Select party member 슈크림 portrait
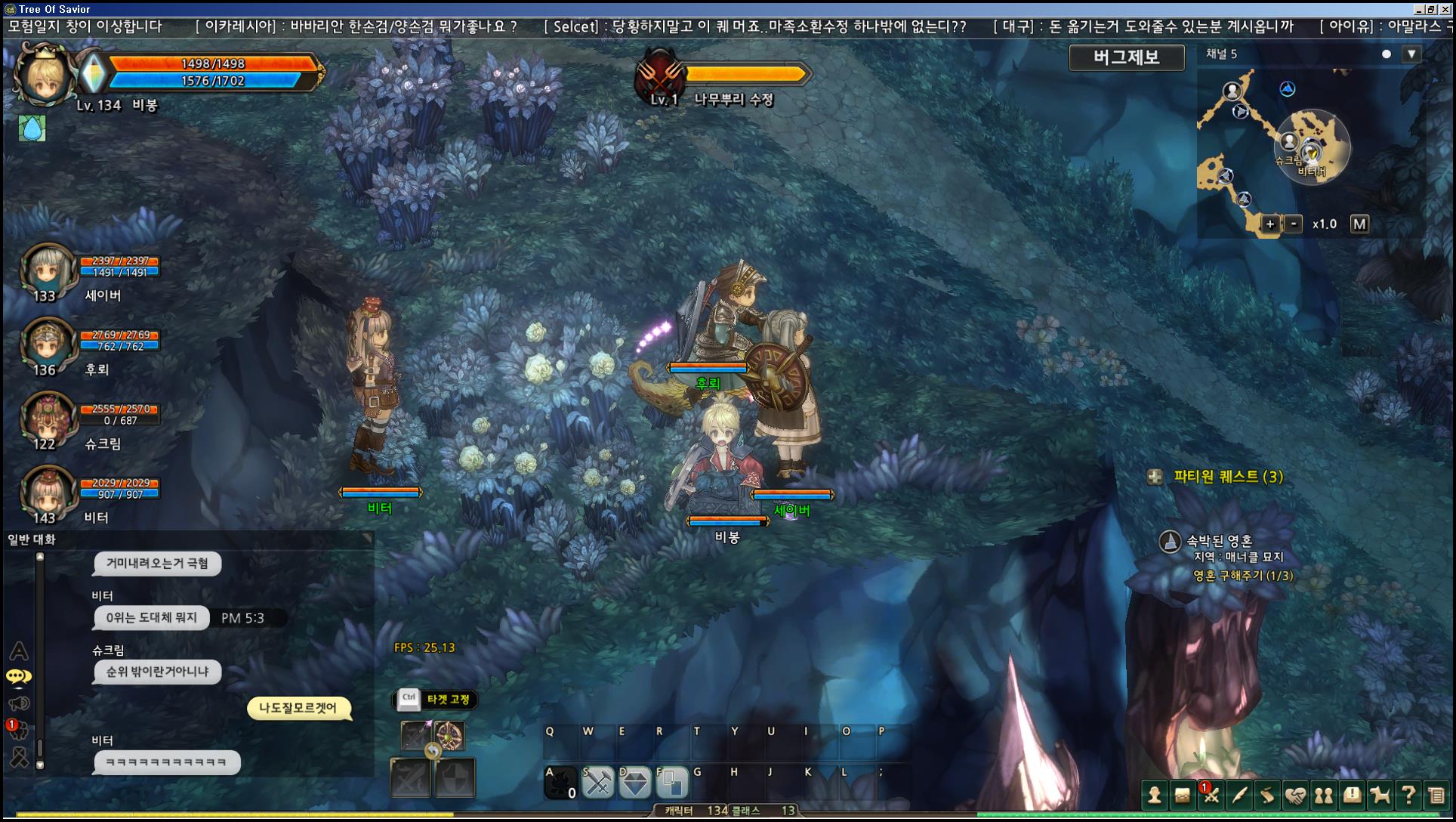1456x822 pixels. (47, 418)
